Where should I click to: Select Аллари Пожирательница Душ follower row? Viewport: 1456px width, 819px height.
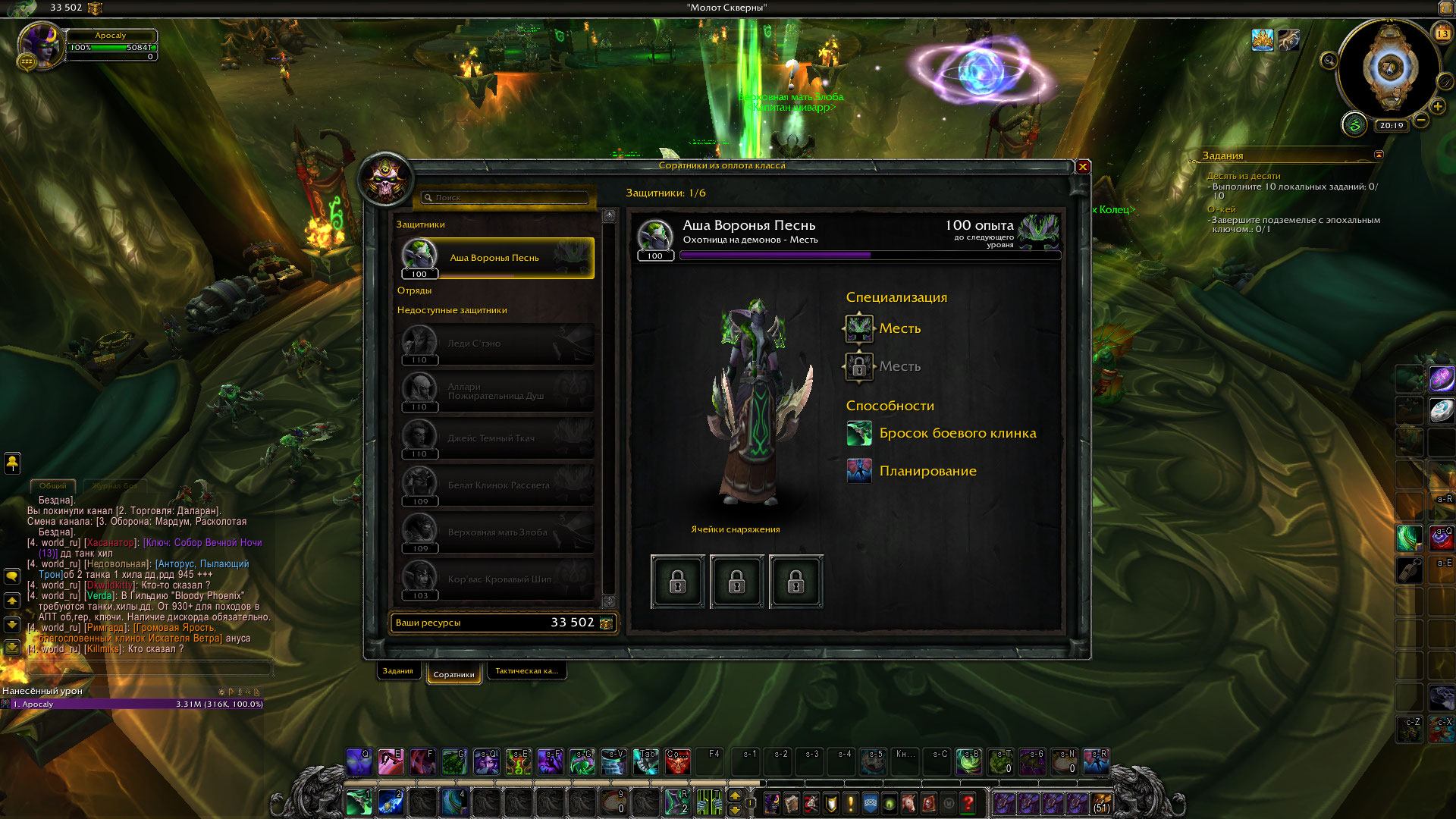[494, 391]
